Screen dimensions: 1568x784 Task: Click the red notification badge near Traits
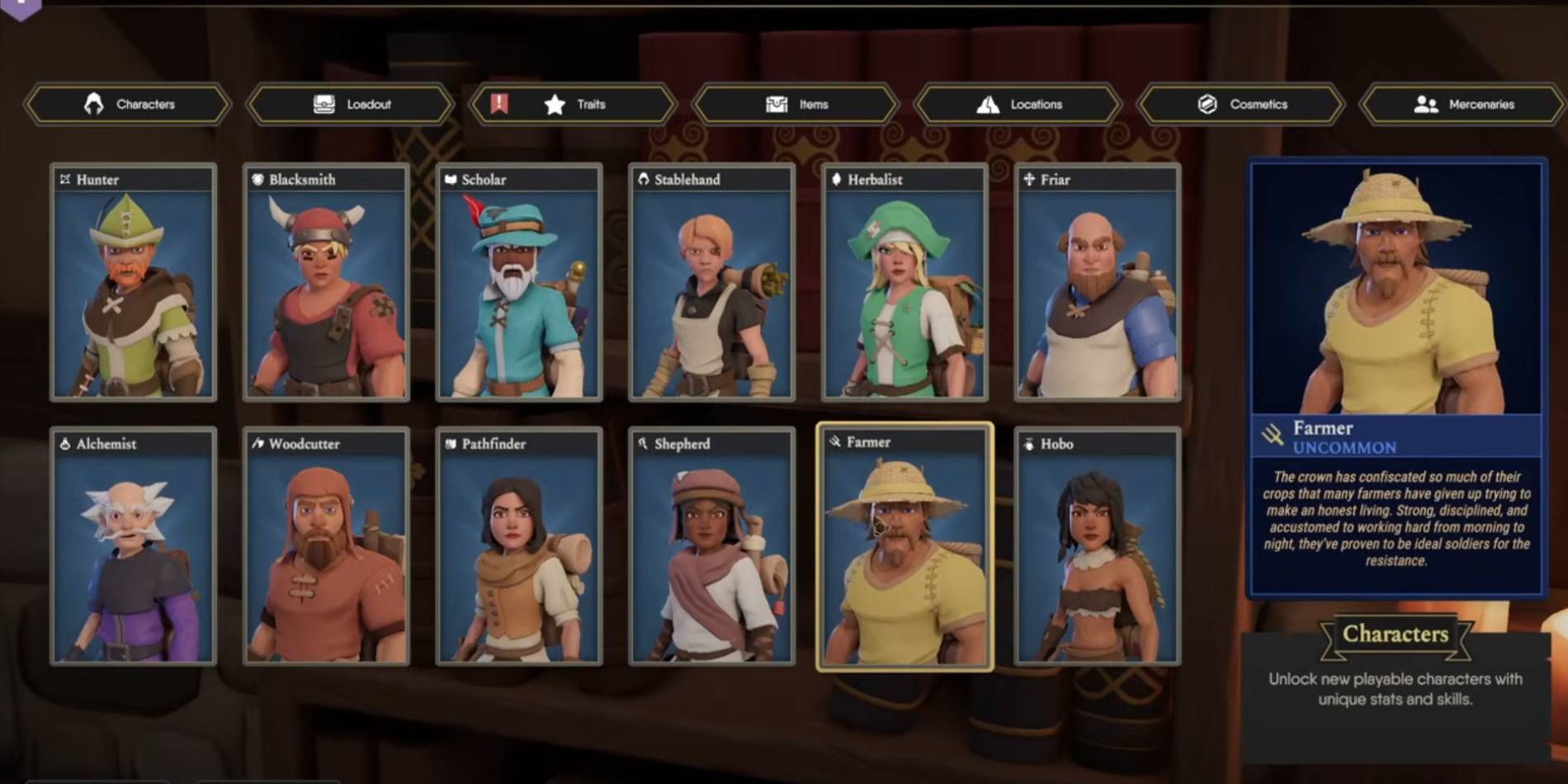(498, 104)
